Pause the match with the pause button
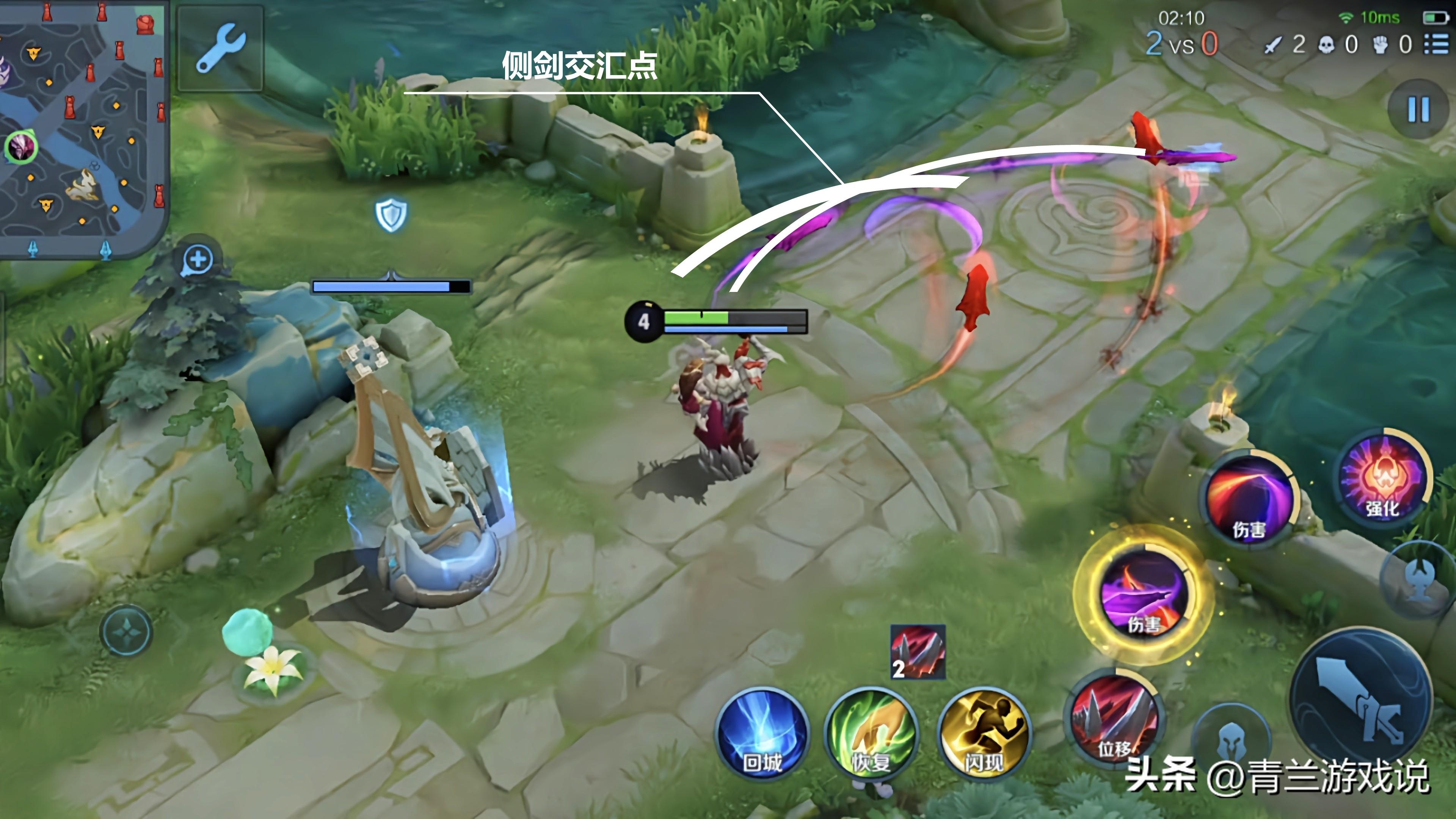Screen dimensions: 1456x819 (x=1418, y=110)
